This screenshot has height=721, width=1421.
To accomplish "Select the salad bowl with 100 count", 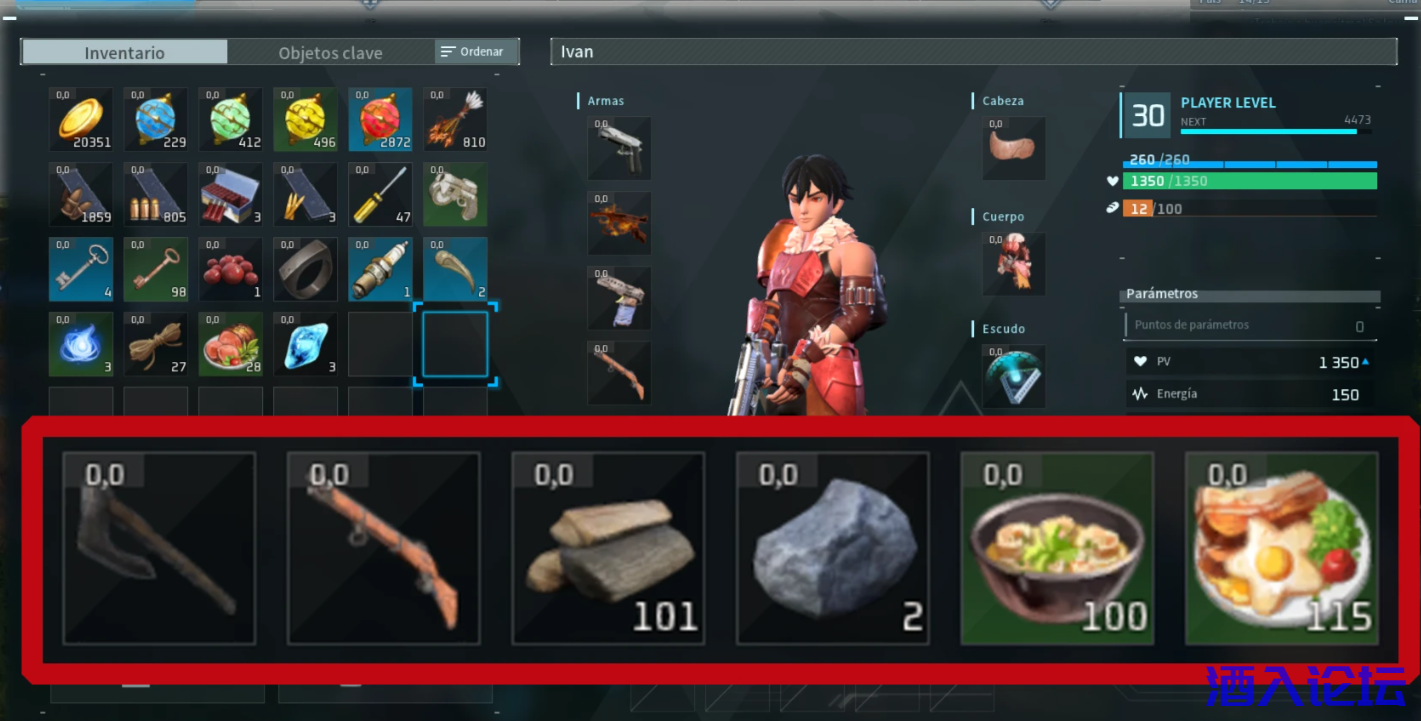I will point(1057,548).
